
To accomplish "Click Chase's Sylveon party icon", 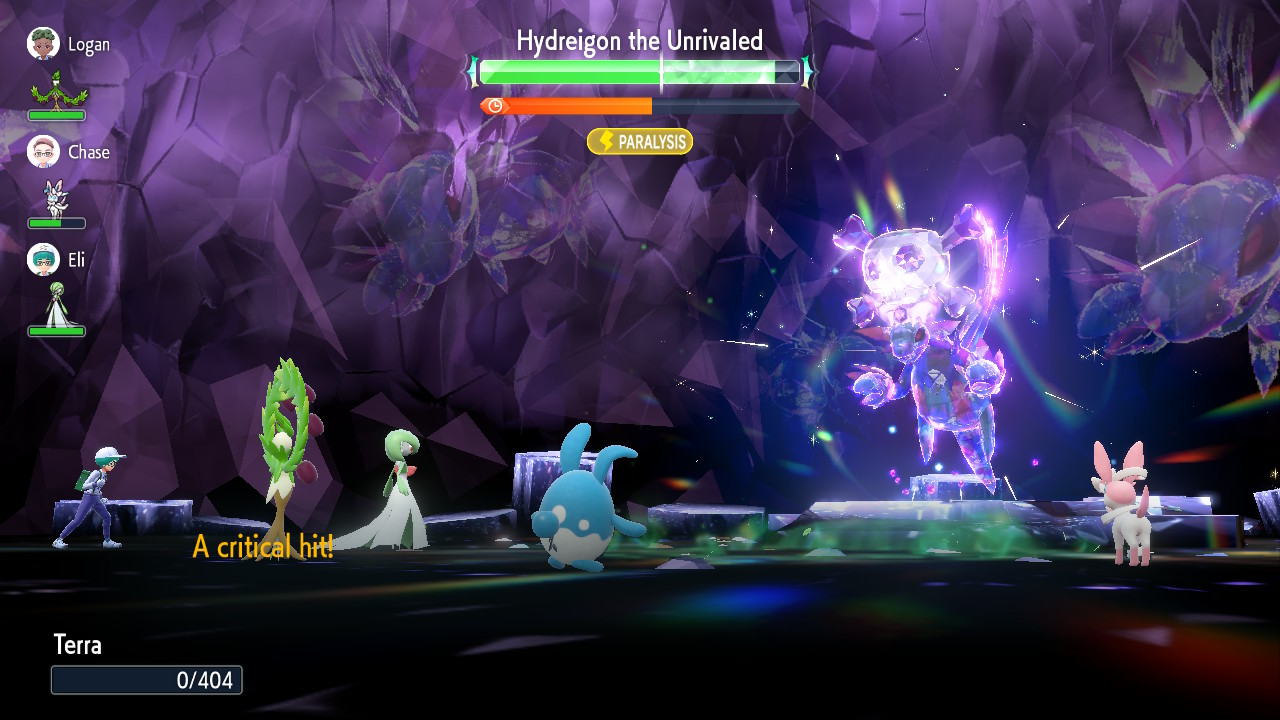I will (x=56, y=198).
